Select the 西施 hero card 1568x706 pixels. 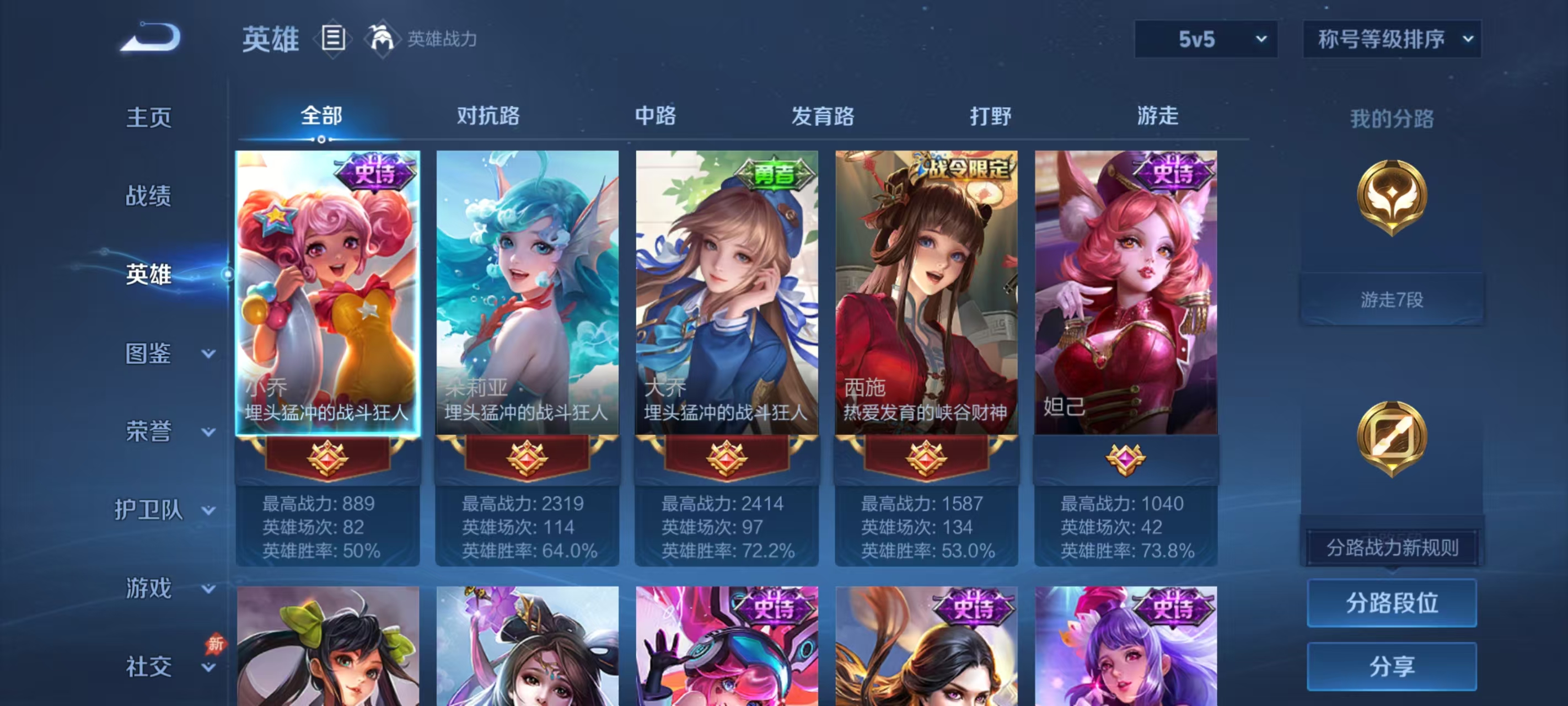(x=925, y=292)
